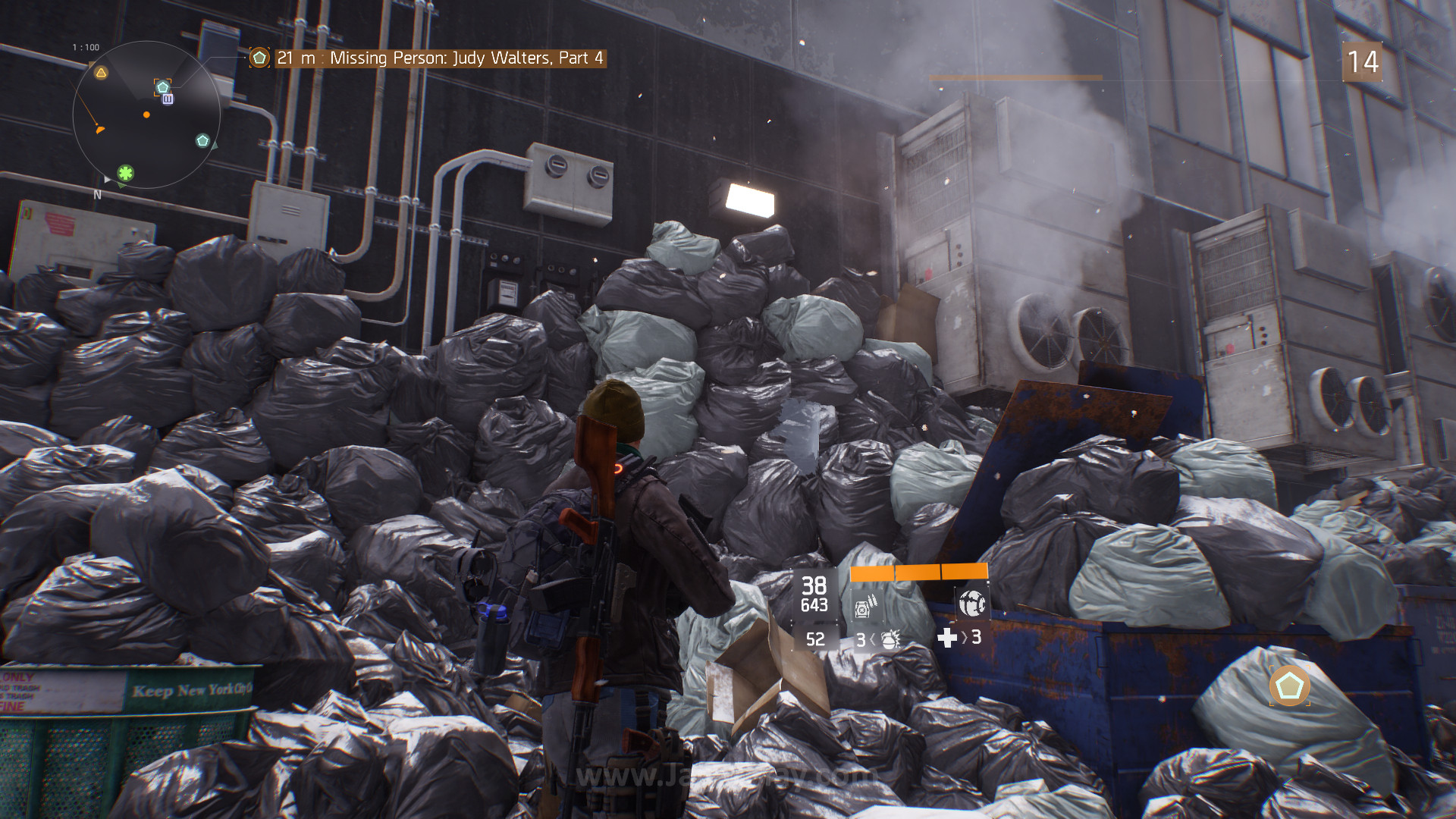Screen dimensions: 1456x819
Task: Click the green medical asterisk minimap marker
Action: [125, 173]
